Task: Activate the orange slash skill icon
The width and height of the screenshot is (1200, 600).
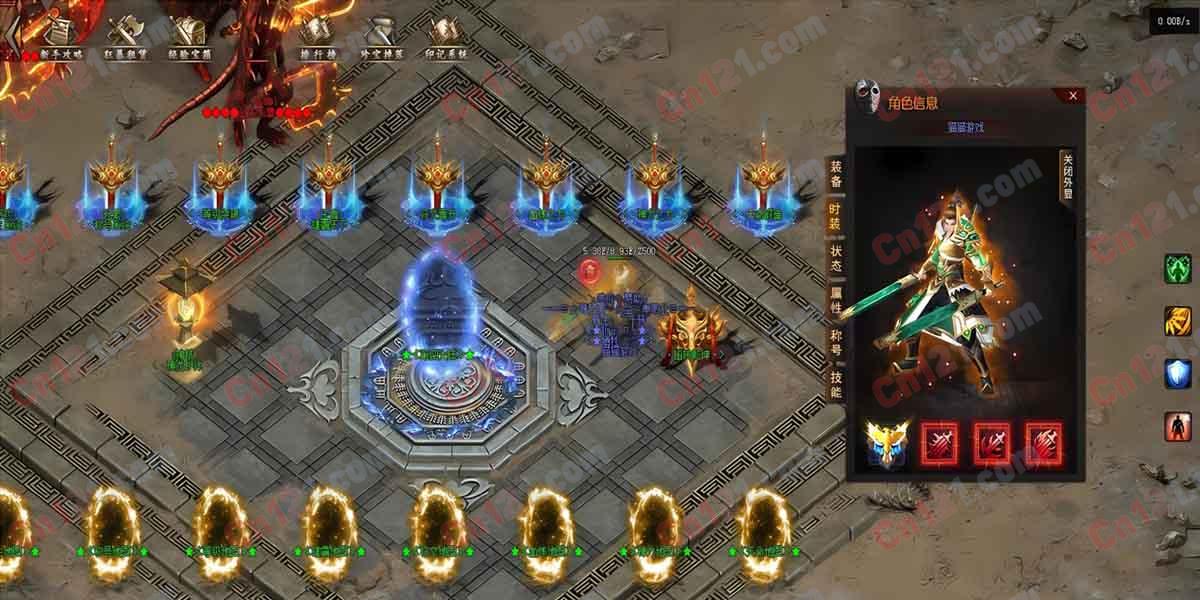Action: tap(1177, 321)
